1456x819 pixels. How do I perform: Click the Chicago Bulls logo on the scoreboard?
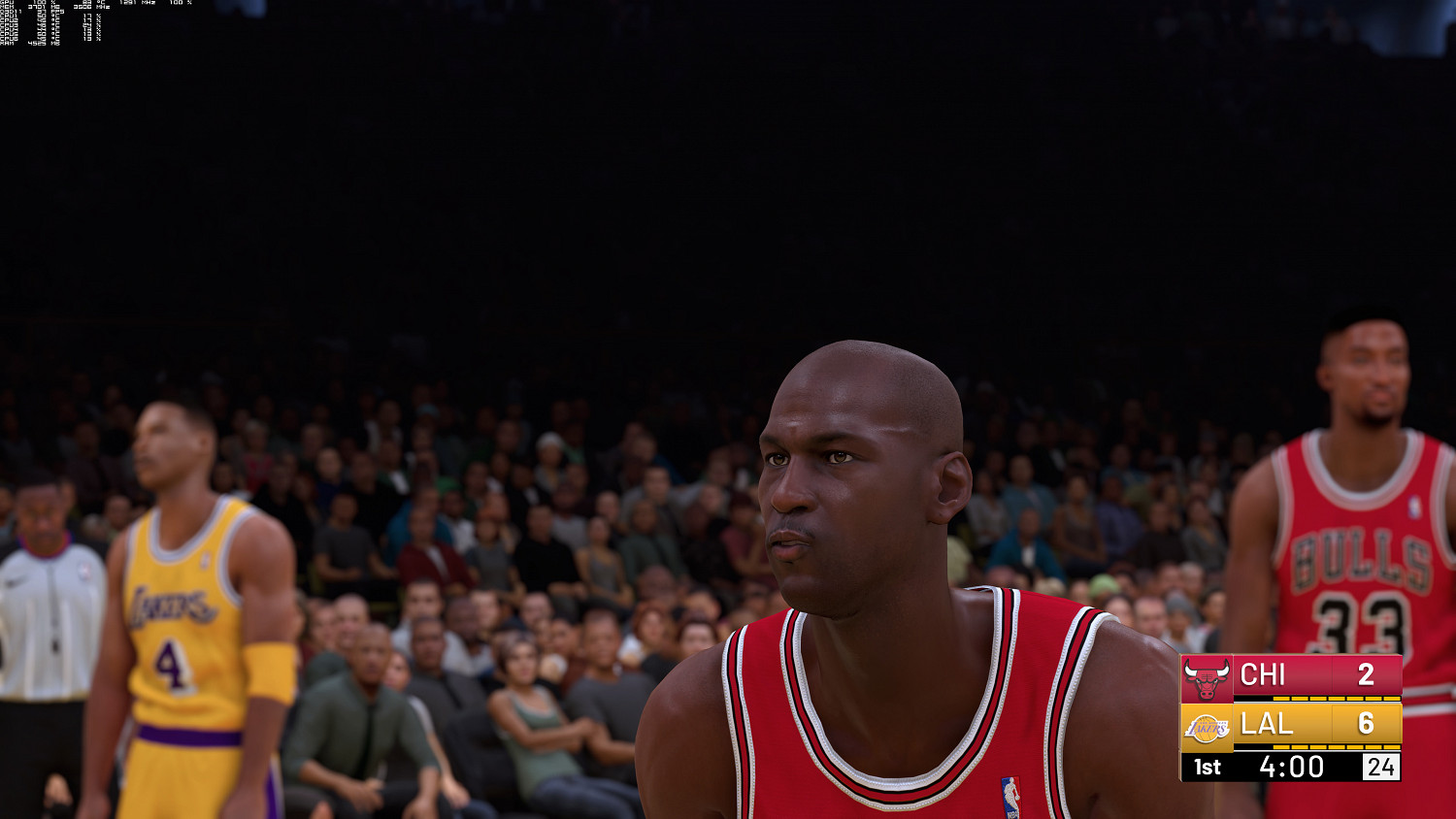tap(1206, 676)
